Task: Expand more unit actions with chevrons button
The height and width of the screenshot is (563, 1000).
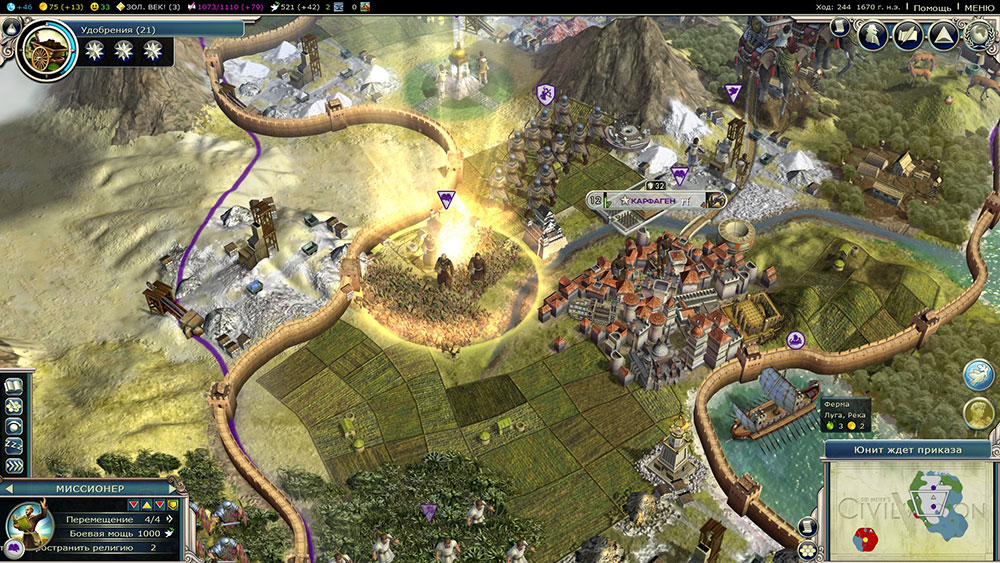Action: pos(15,465)
